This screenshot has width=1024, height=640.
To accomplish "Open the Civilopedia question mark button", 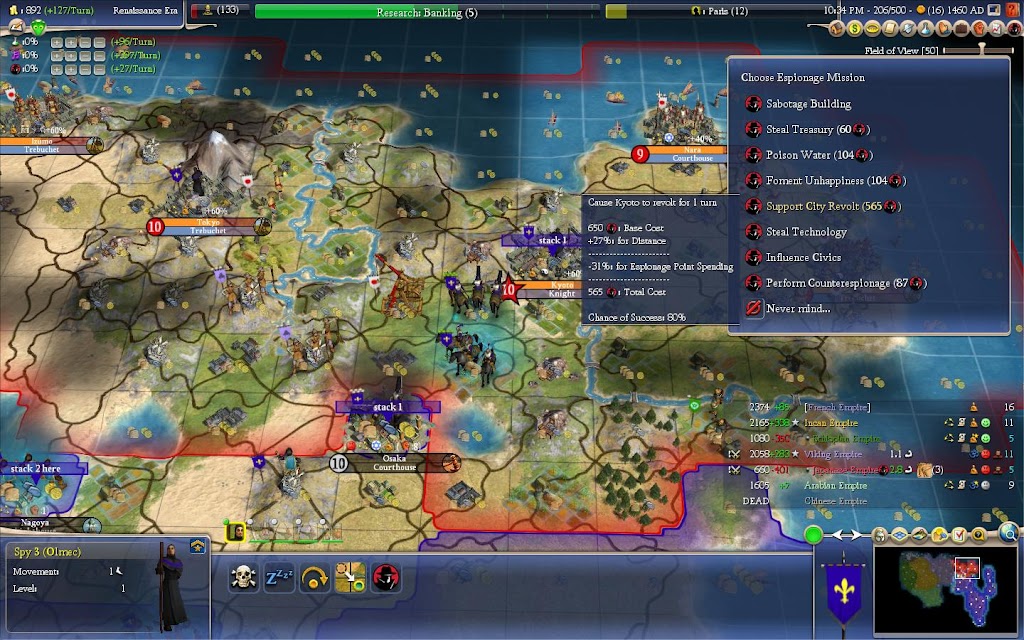I will point(1014,11).
